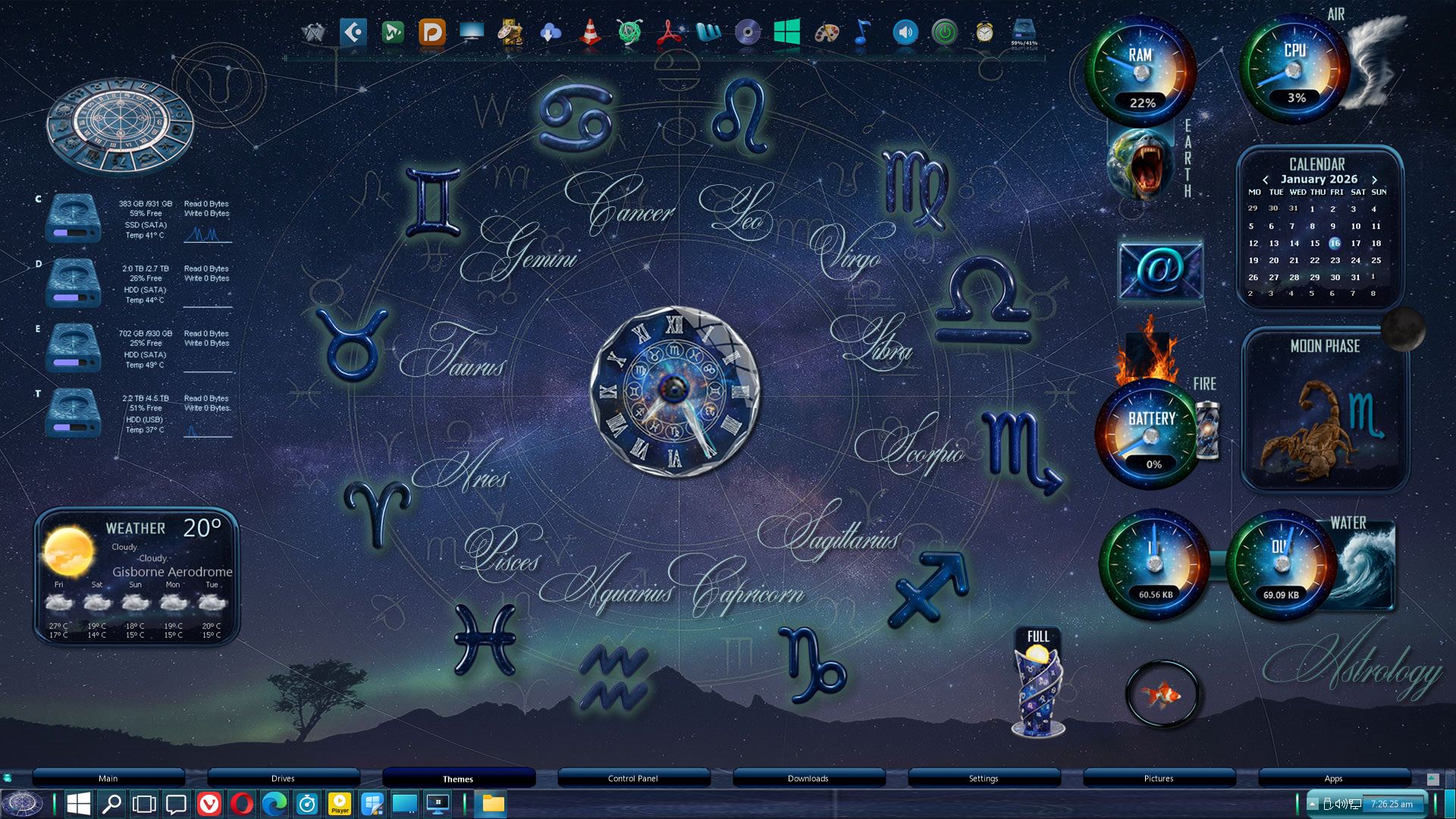Image resolution: width=1456 pixels, height=819 pixels.
Task: Open the Pictures tab
Action: pos(1158,779)
